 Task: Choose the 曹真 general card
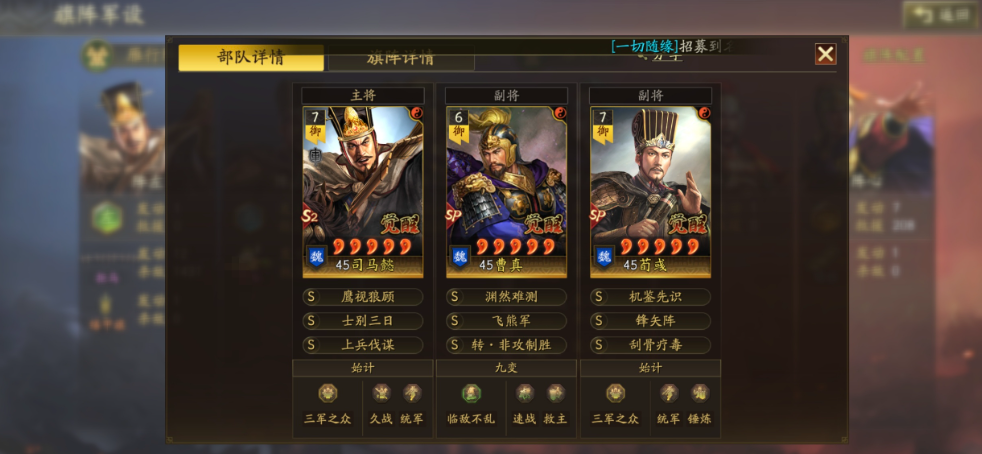point(506,191)
